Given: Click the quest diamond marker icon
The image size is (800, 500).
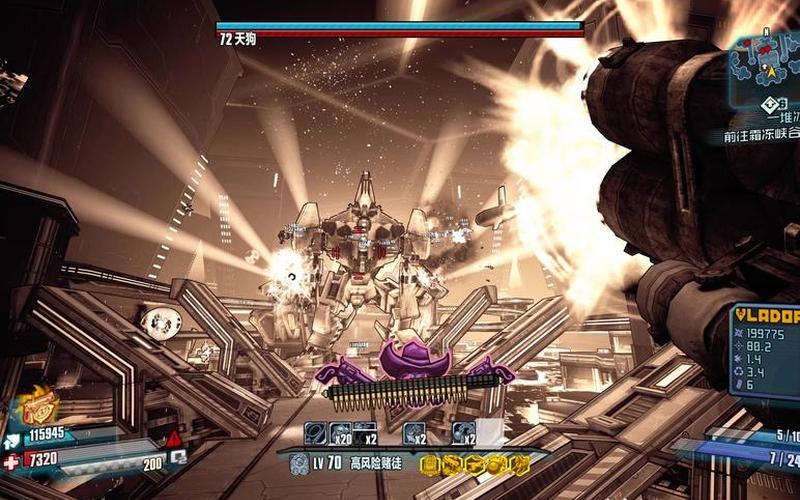Looking at the screenshot, I should (x=768, y=103).
